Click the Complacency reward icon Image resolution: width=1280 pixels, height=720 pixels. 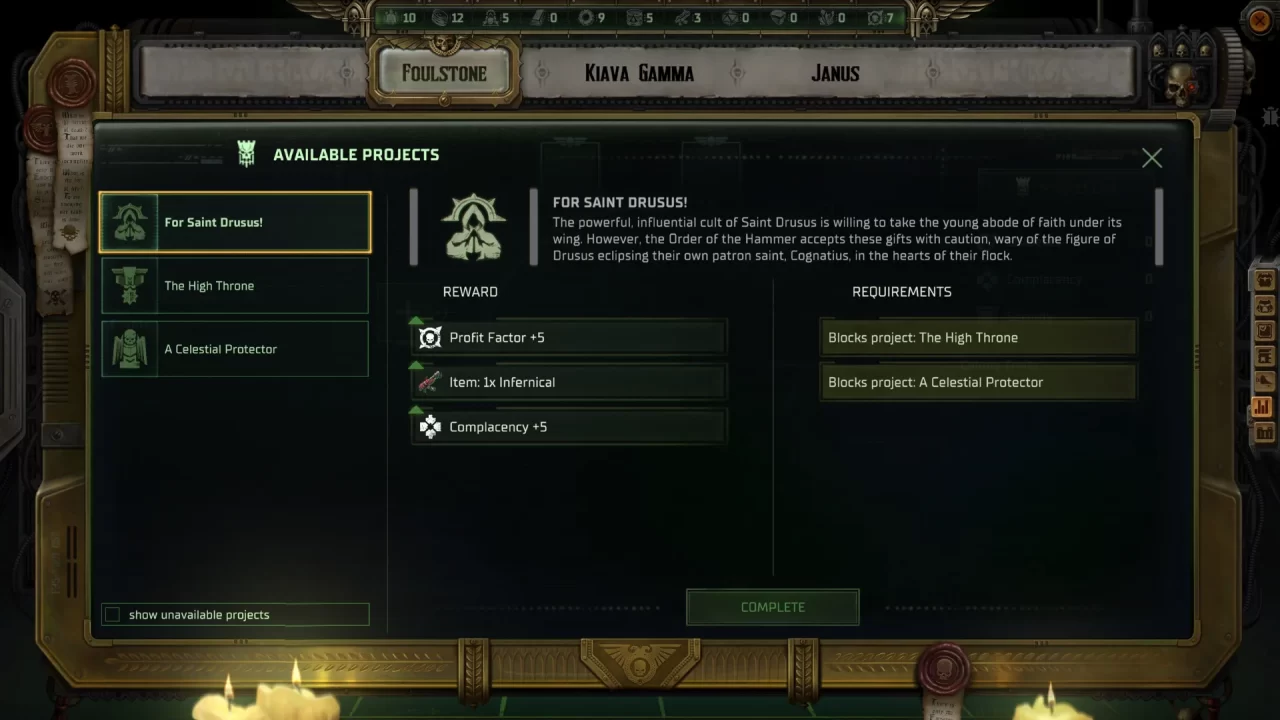[x=429, y=427]
